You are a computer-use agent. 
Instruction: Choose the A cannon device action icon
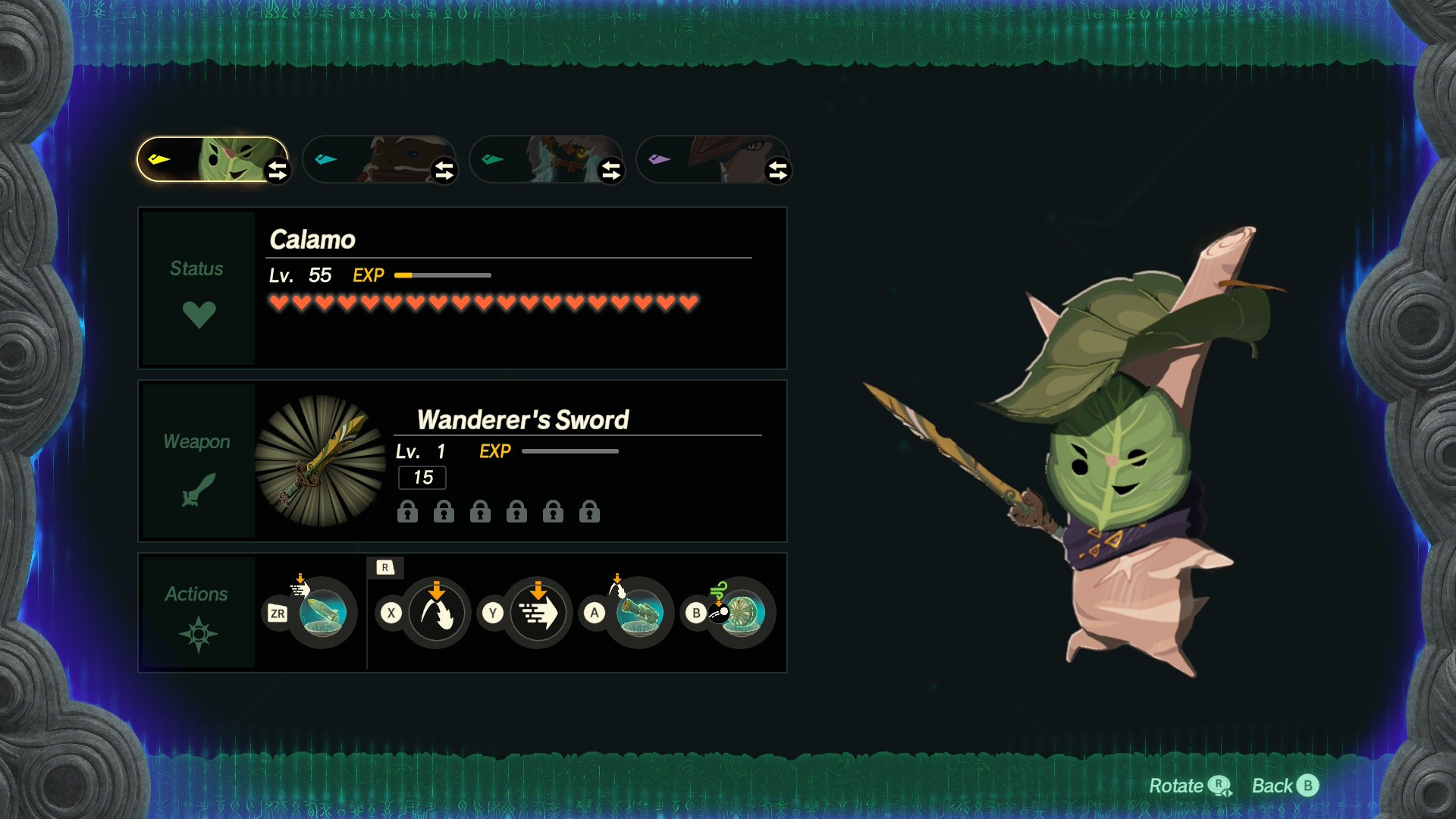(x=639, y=613)
